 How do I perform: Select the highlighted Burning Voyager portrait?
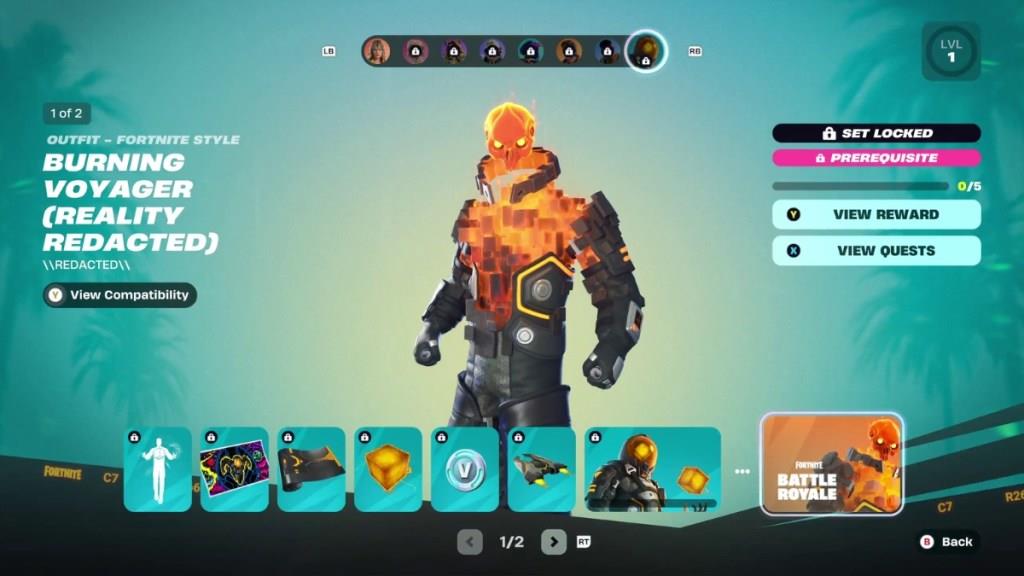coord(646,51)
